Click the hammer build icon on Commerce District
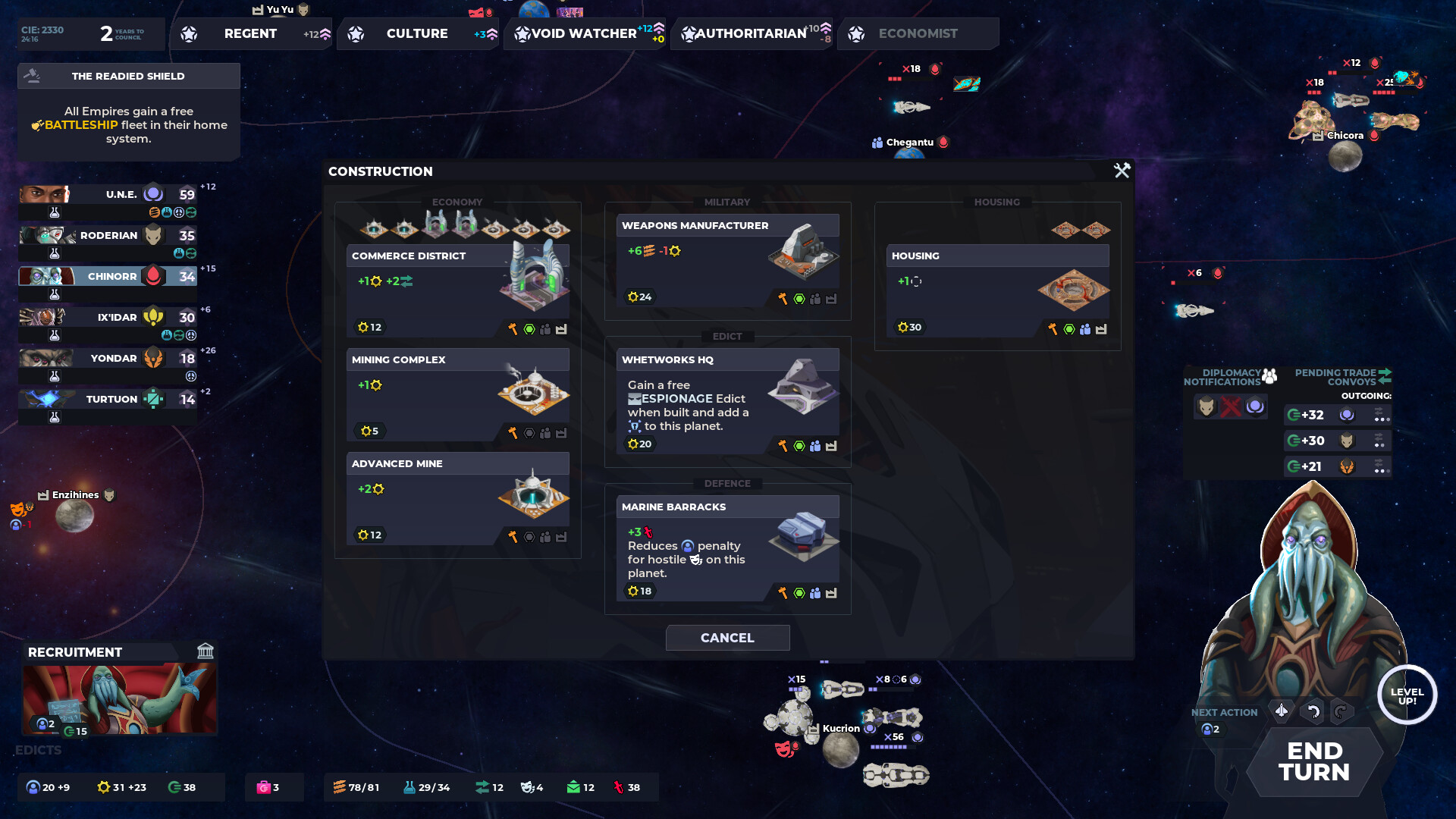 515,327
